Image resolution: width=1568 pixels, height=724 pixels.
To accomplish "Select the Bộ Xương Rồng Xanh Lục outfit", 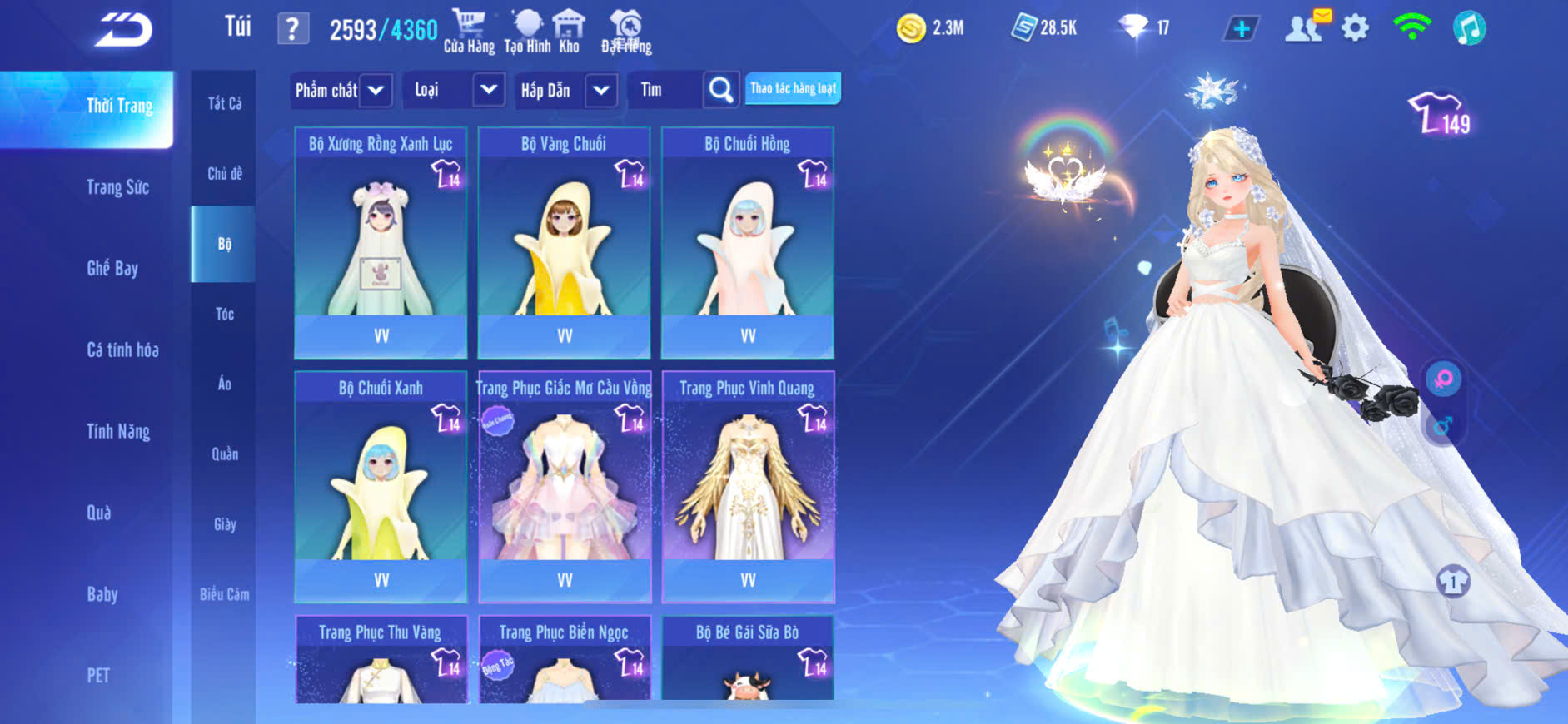I will (x=381, y=242).
